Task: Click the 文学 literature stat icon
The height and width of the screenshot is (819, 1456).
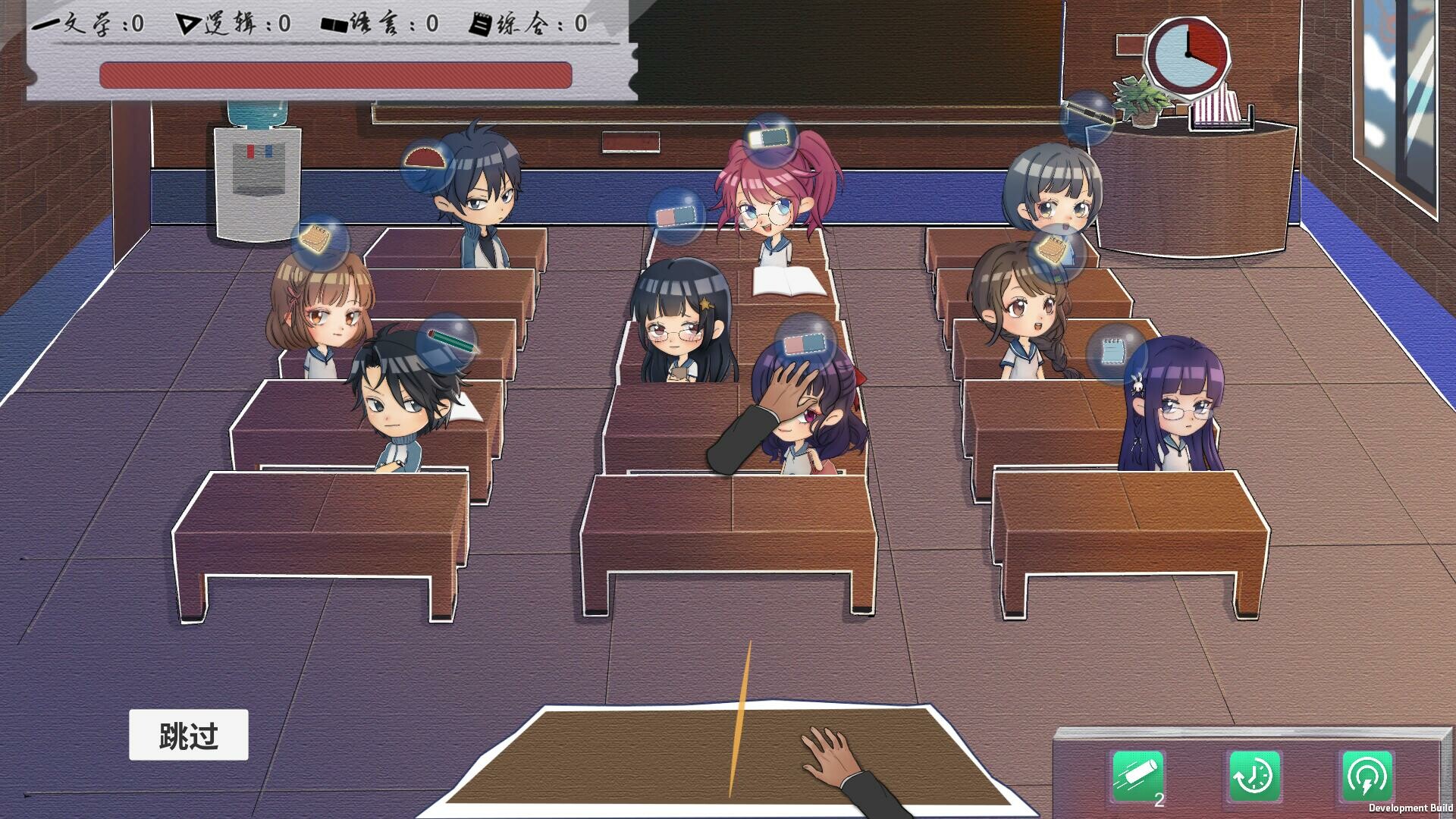Action: click(x=45, y=23)
